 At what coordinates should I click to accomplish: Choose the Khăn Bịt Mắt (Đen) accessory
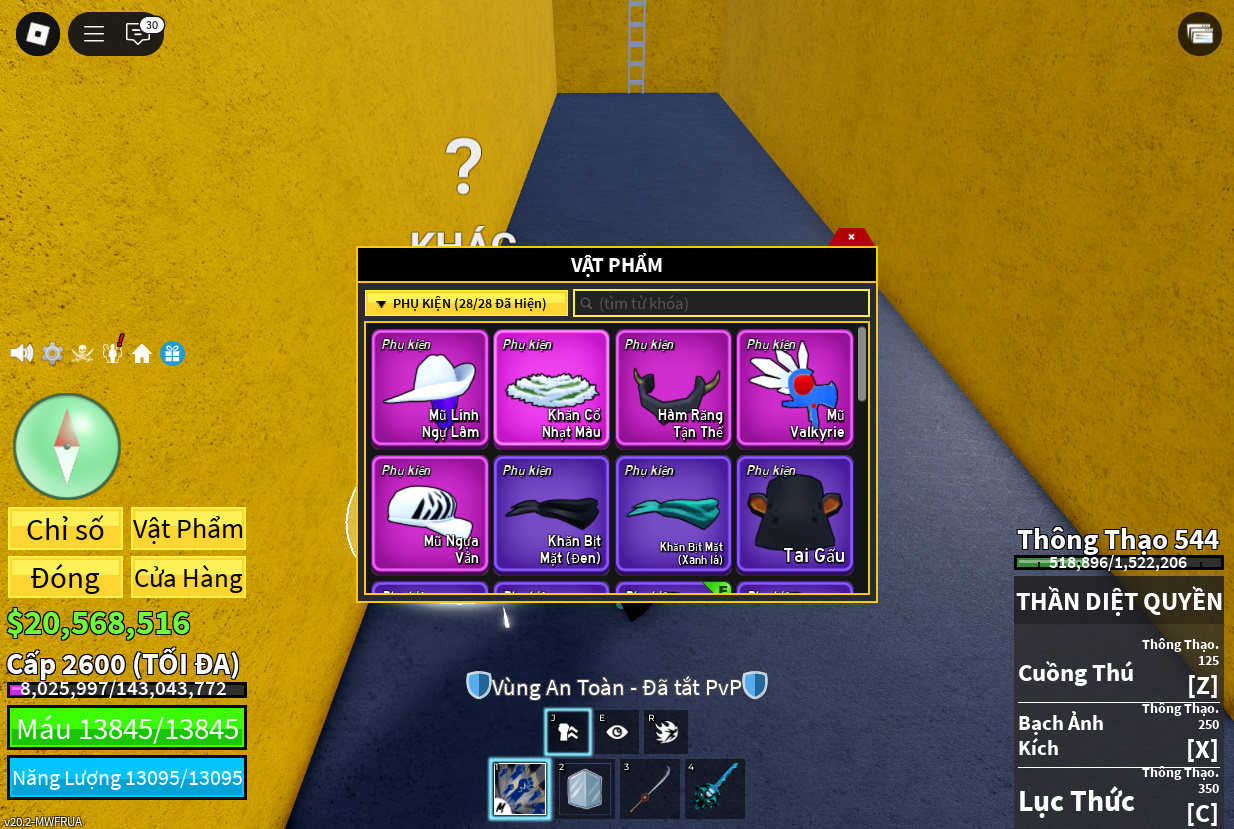click(x=552, y=514)
